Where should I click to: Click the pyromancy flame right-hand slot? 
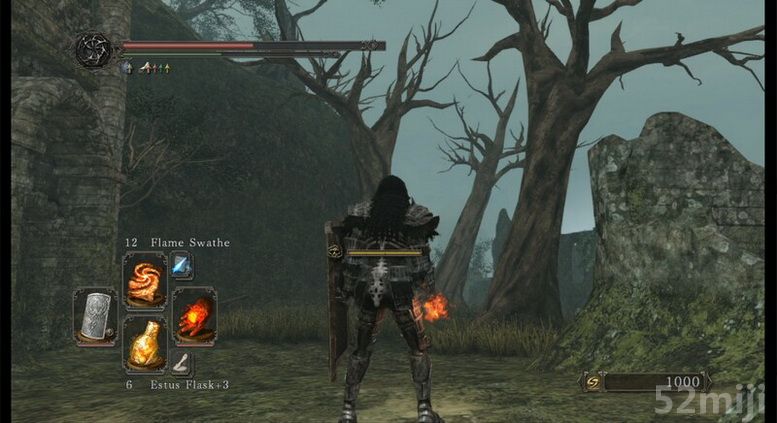194,315
